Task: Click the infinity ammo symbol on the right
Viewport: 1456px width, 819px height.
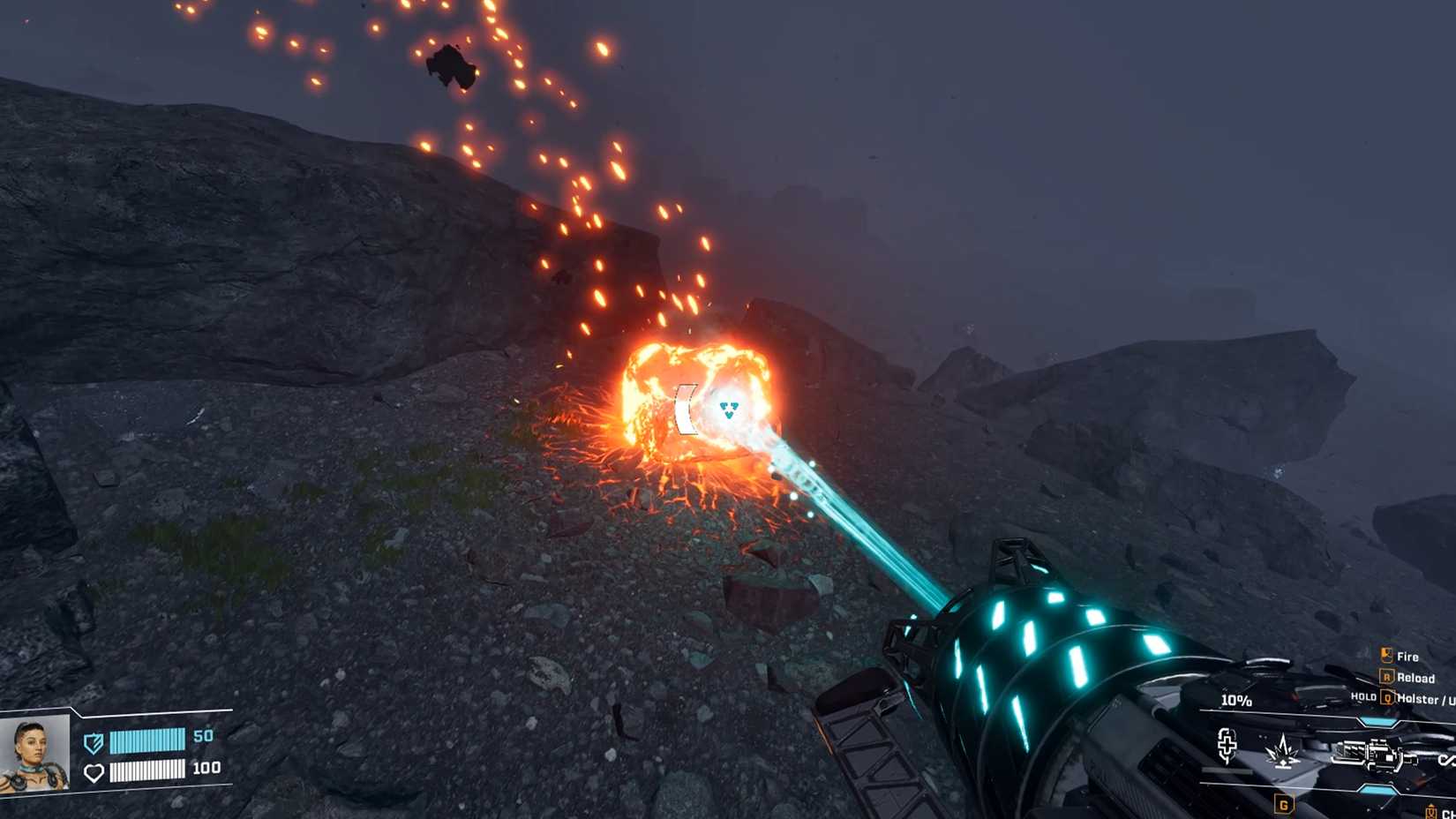Action: point(1446,761)
